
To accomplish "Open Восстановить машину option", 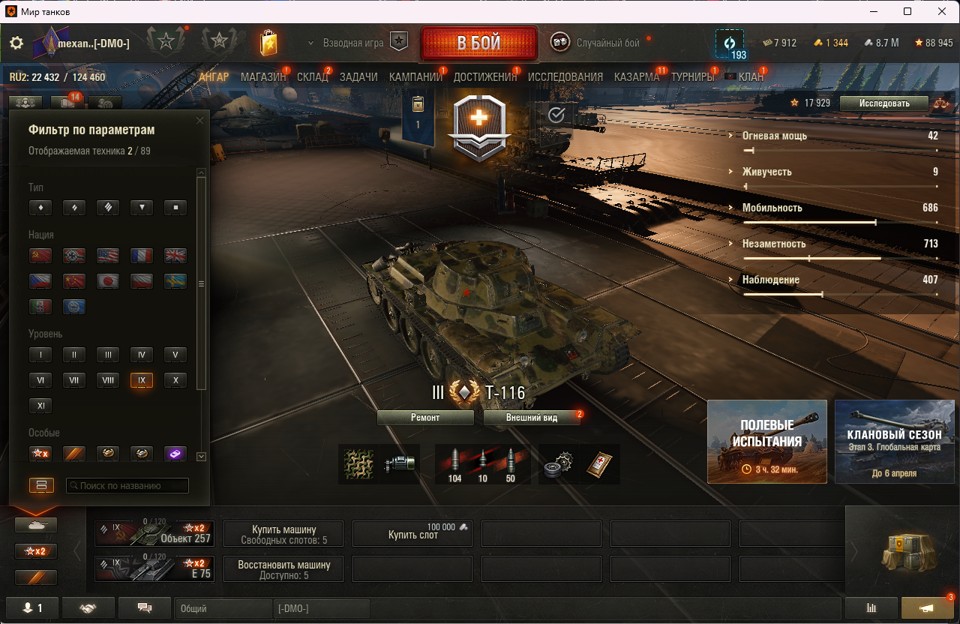I will tap(283, 568).
